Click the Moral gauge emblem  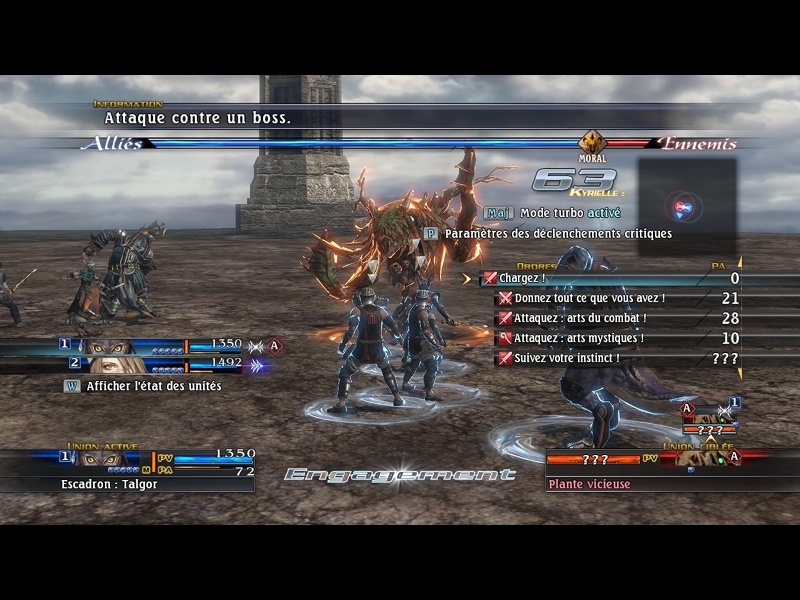592,142
